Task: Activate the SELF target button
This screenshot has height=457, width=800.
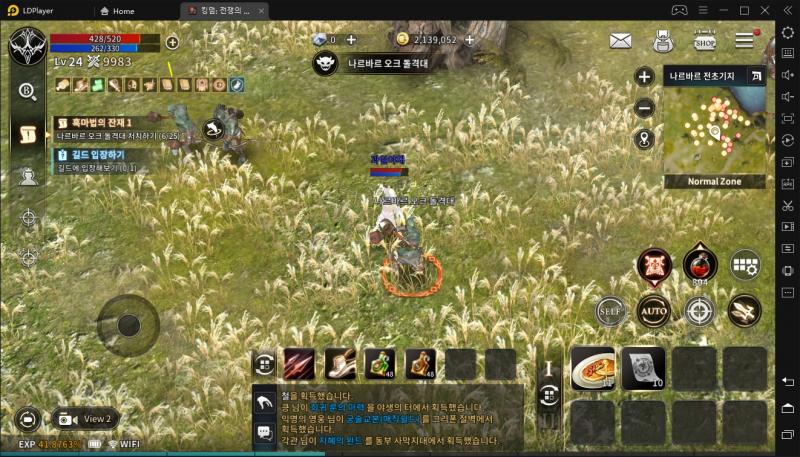Action: pos(610,311)
